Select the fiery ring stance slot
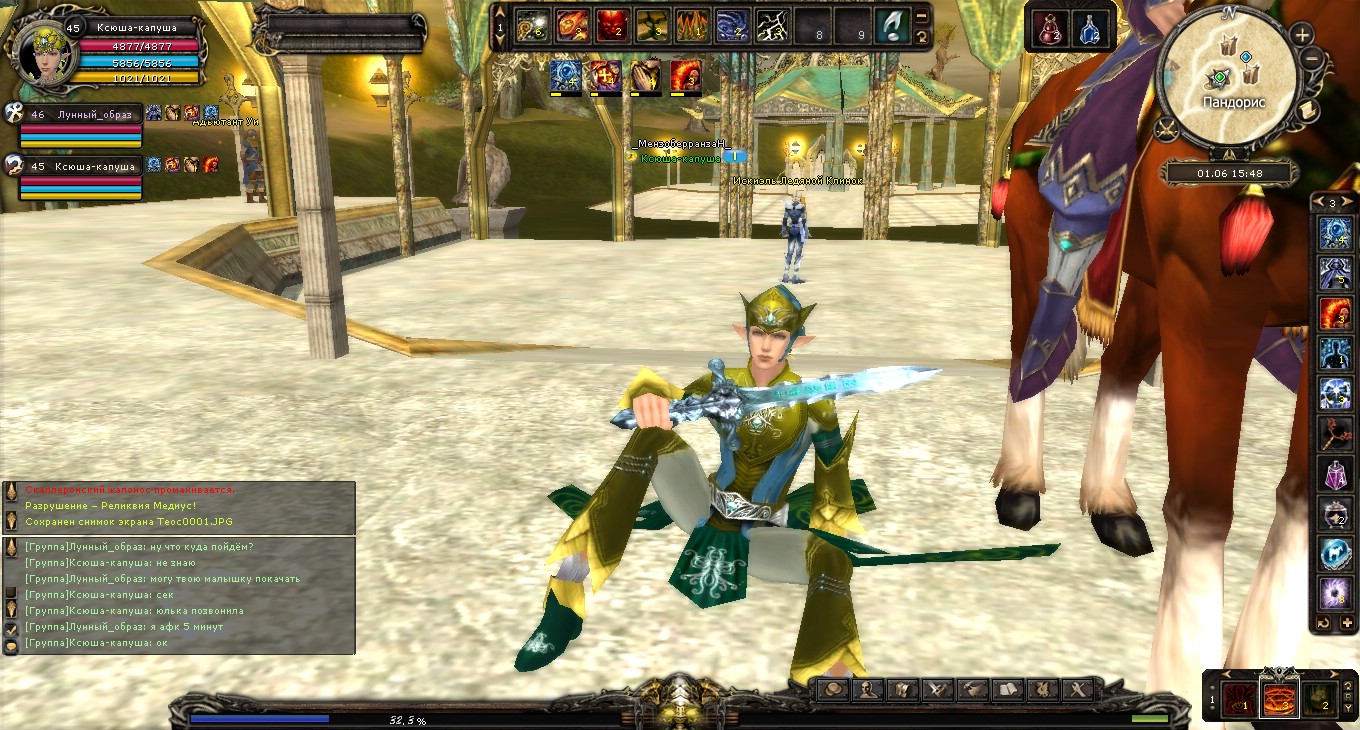1360x730 pixels. click(x=1279, y=697)
